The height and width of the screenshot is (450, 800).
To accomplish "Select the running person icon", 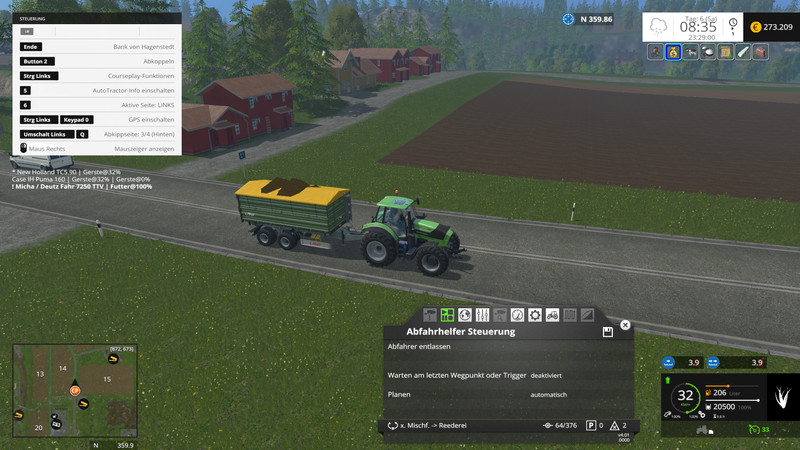I will (x=655, y=52).
